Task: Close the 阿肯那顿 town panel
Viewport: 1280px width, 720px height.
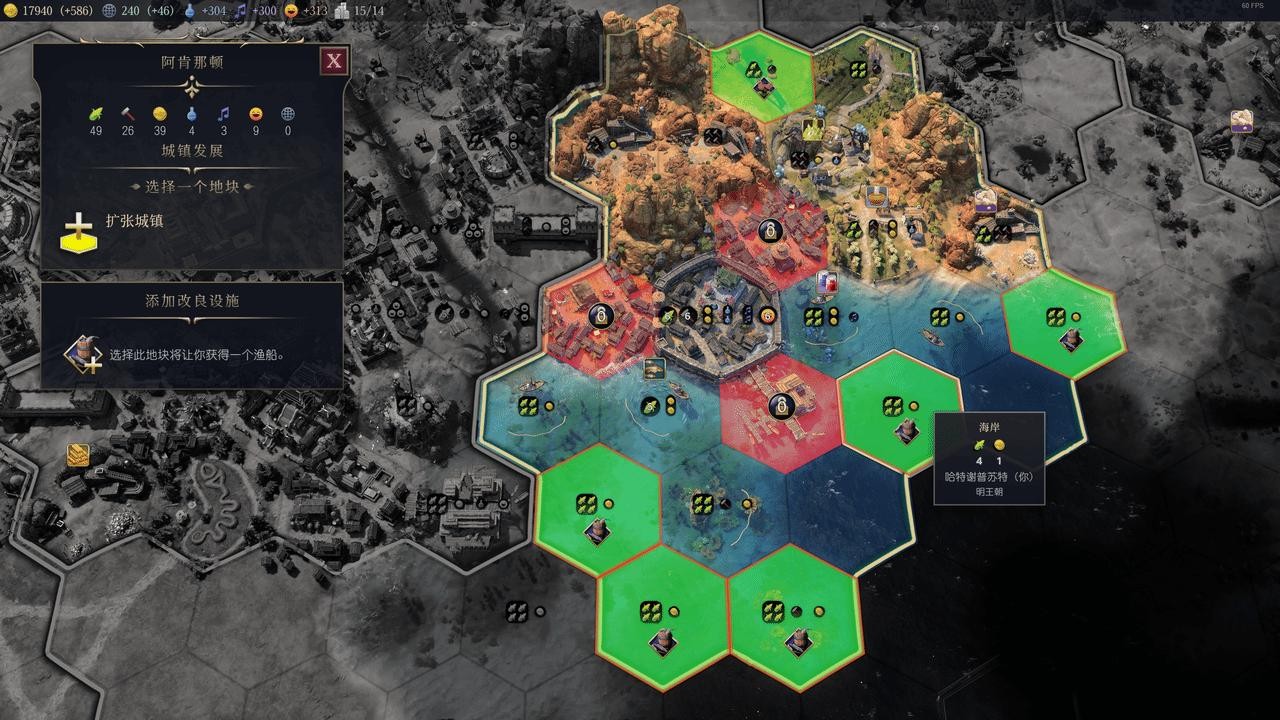Action: coord(334,61)
